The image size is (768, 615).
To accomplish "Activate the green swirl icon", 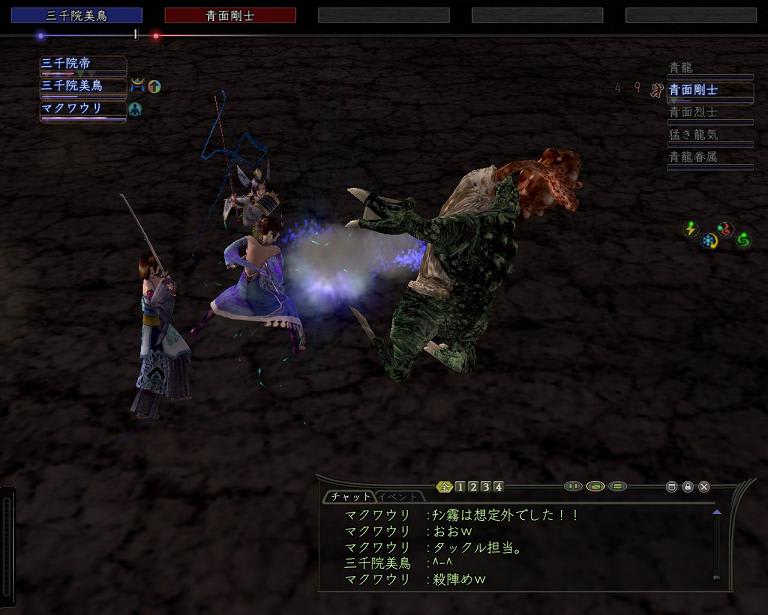I will tap(743, 240).
